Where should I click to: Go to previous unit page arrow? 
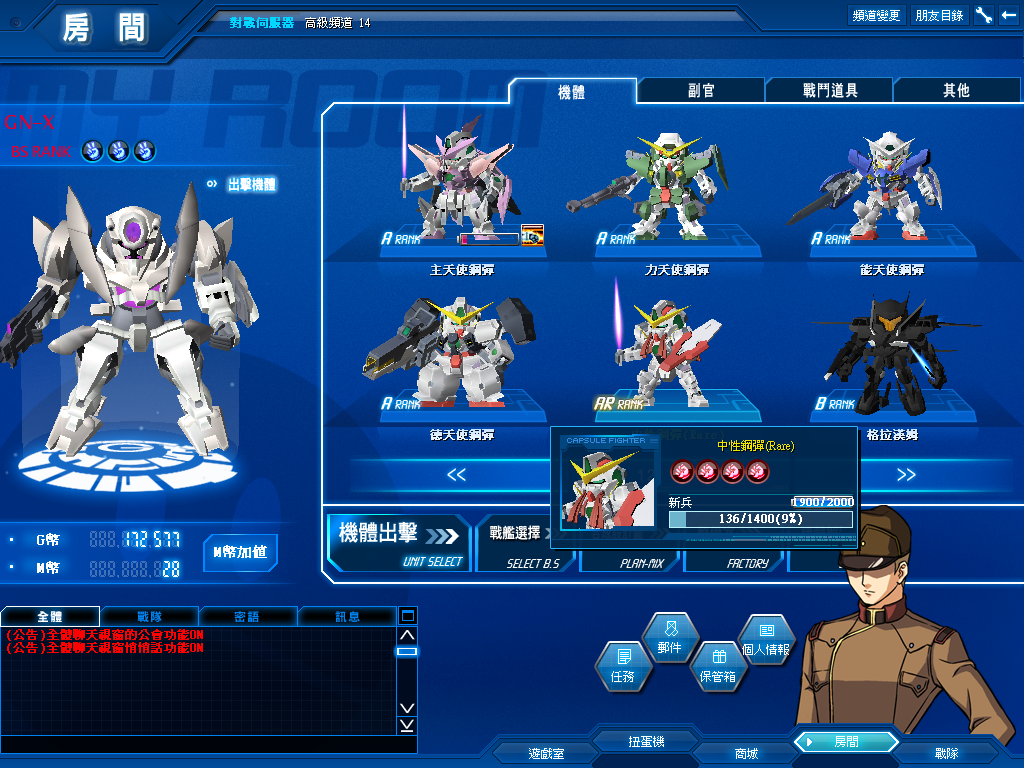coord(456,474)
